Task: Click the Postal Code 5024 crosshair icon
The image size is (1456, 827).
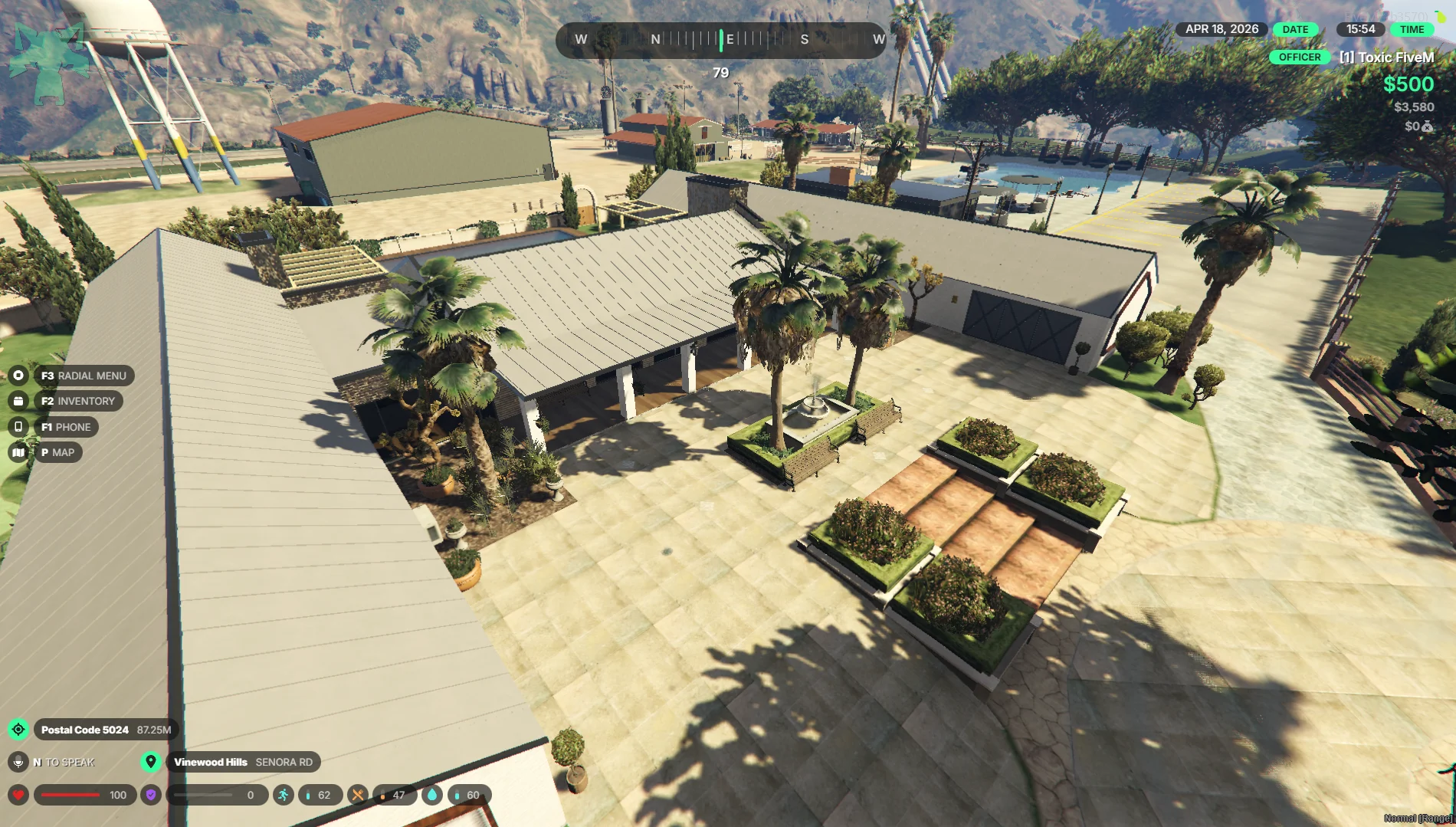Action: (18, 730)
